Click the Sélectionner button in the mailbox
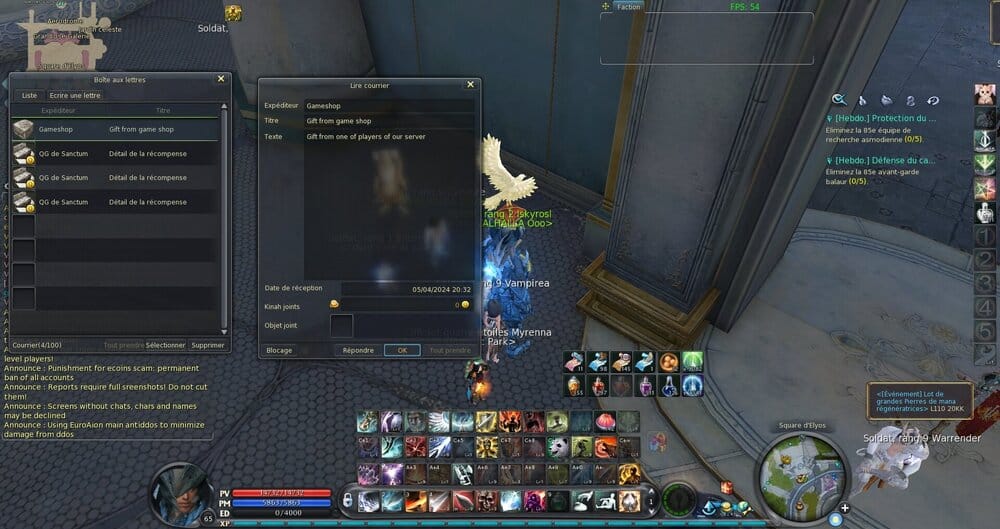Image resolution: width=1000 pixels, height=529 pixels. [x=165, y=345]
